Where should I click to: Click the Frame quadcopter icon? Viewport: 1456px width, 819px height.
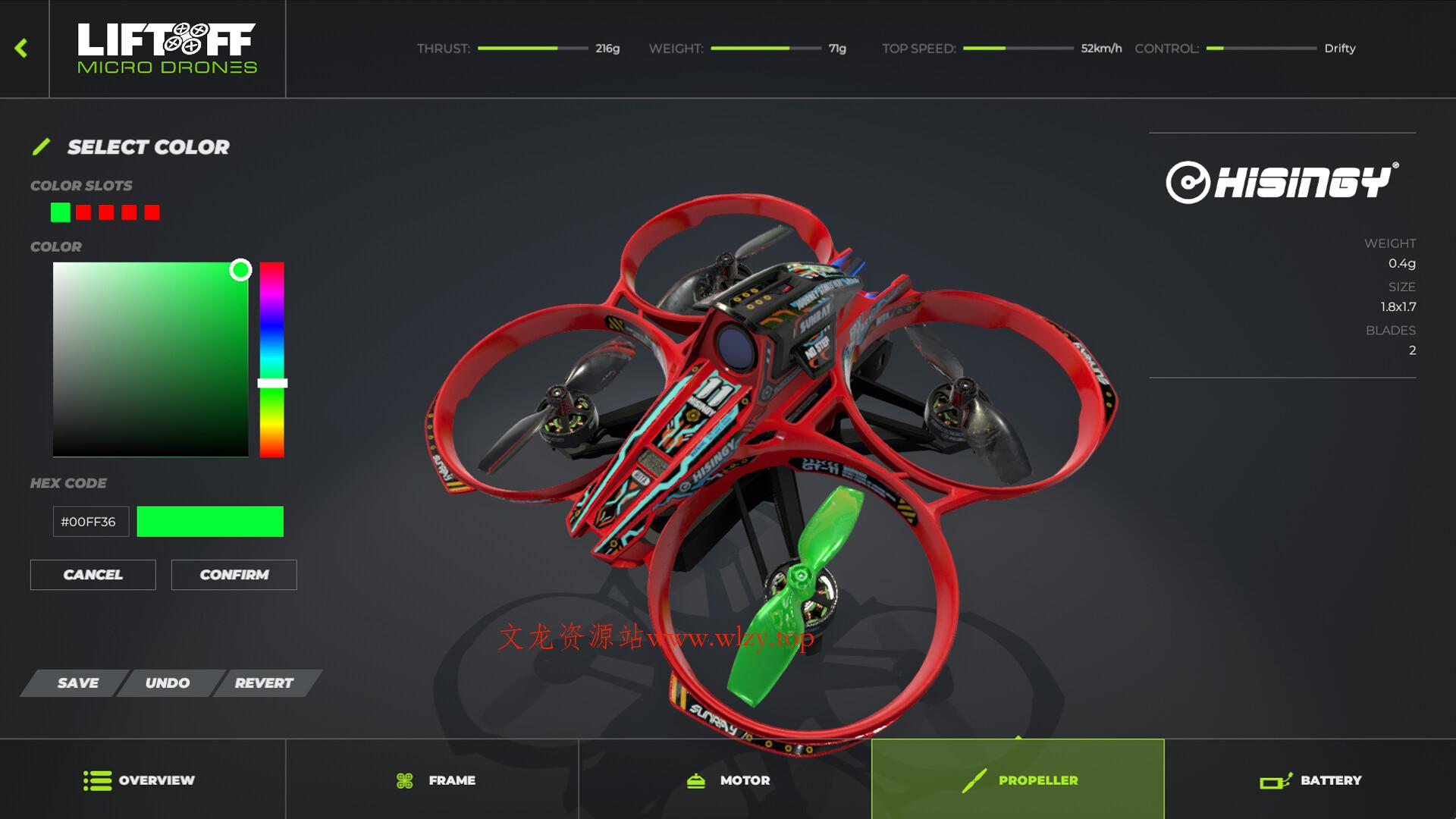click(x=406, y=780)
